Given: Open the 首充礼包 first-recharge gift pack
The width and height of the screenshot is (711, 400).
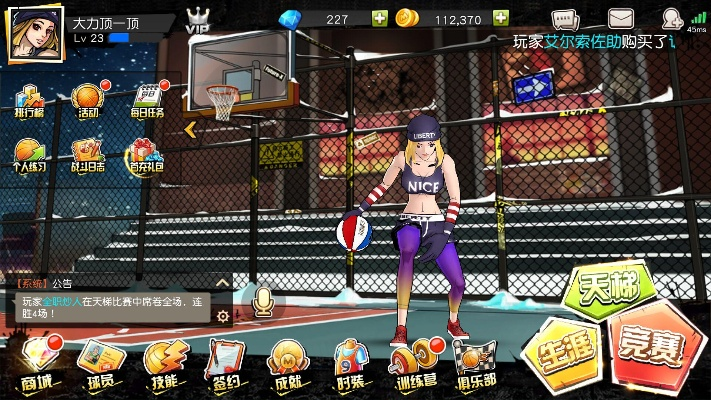Looking at the screenshot, I should click(x=146, y=153).
